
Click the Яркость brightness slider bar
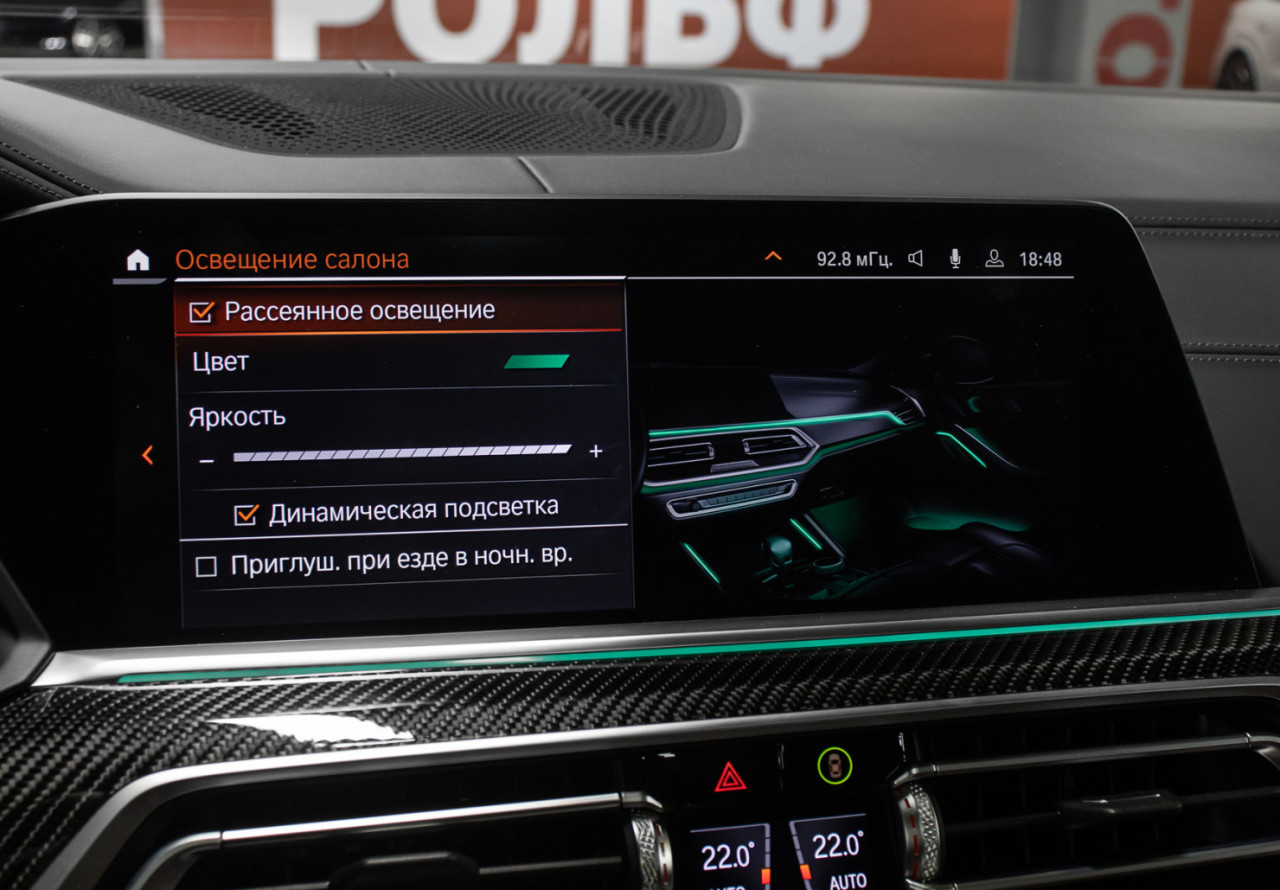[x=402, y=453]
